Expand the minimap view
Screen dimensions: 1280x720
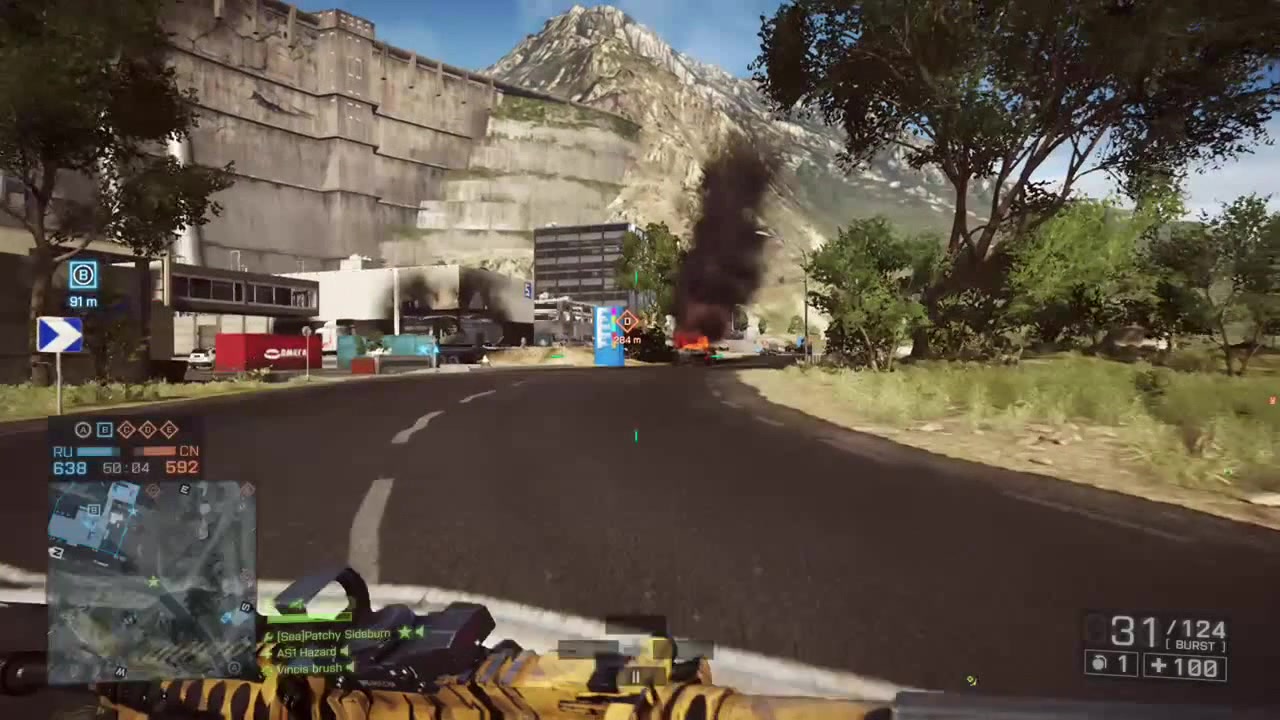pyautogui.click(x=150, y=575)
